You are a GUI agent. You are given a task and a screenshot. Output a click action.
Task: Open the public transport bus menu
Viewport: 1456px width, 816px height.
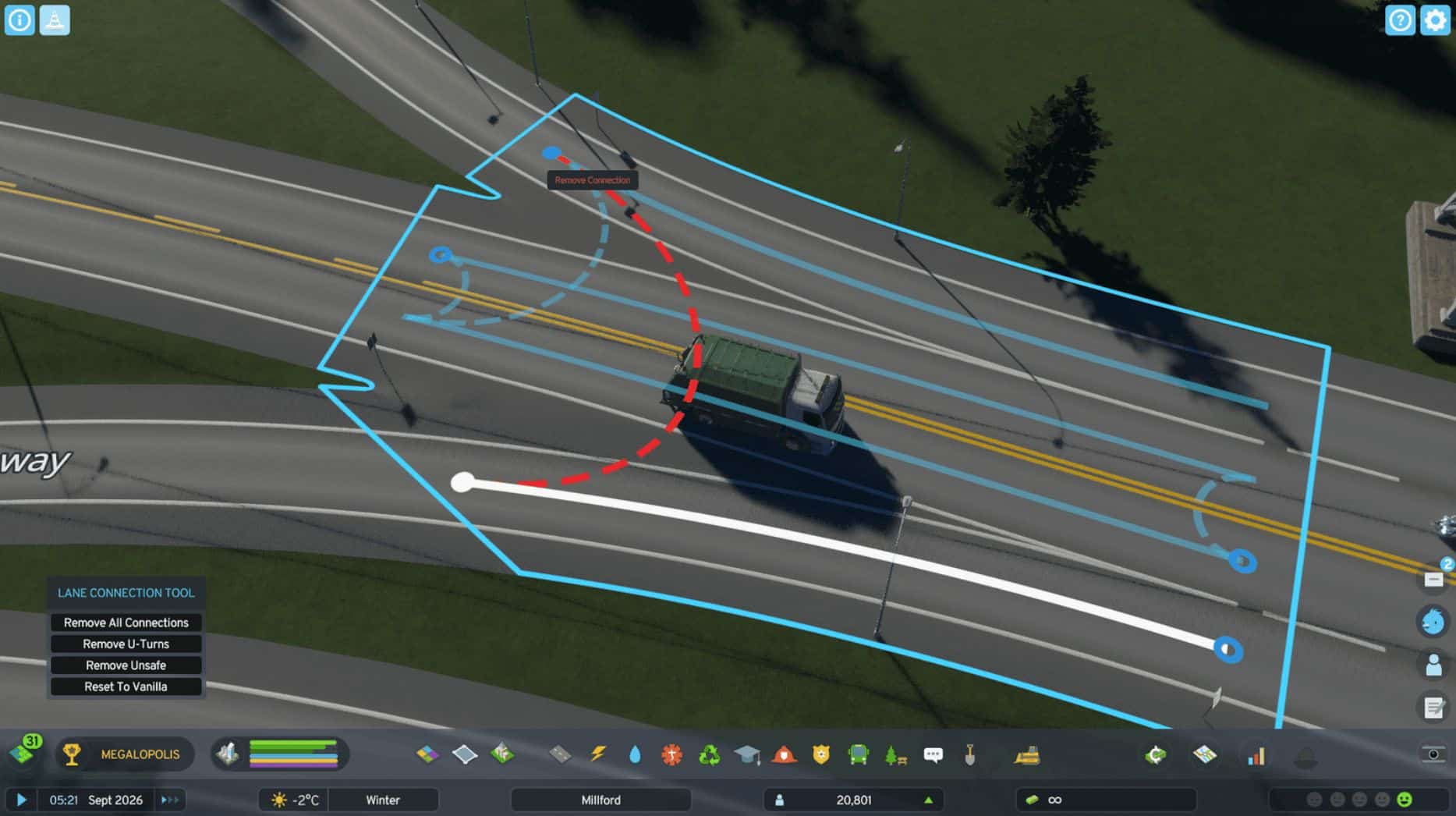pos(858,754)
